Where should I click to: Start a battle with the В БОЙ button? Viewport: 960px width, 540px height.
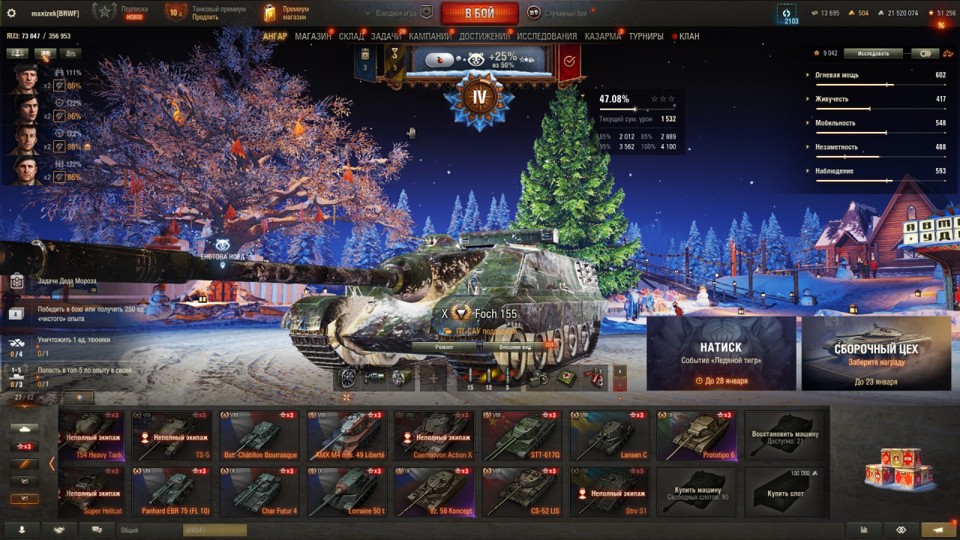click(479, 13)
